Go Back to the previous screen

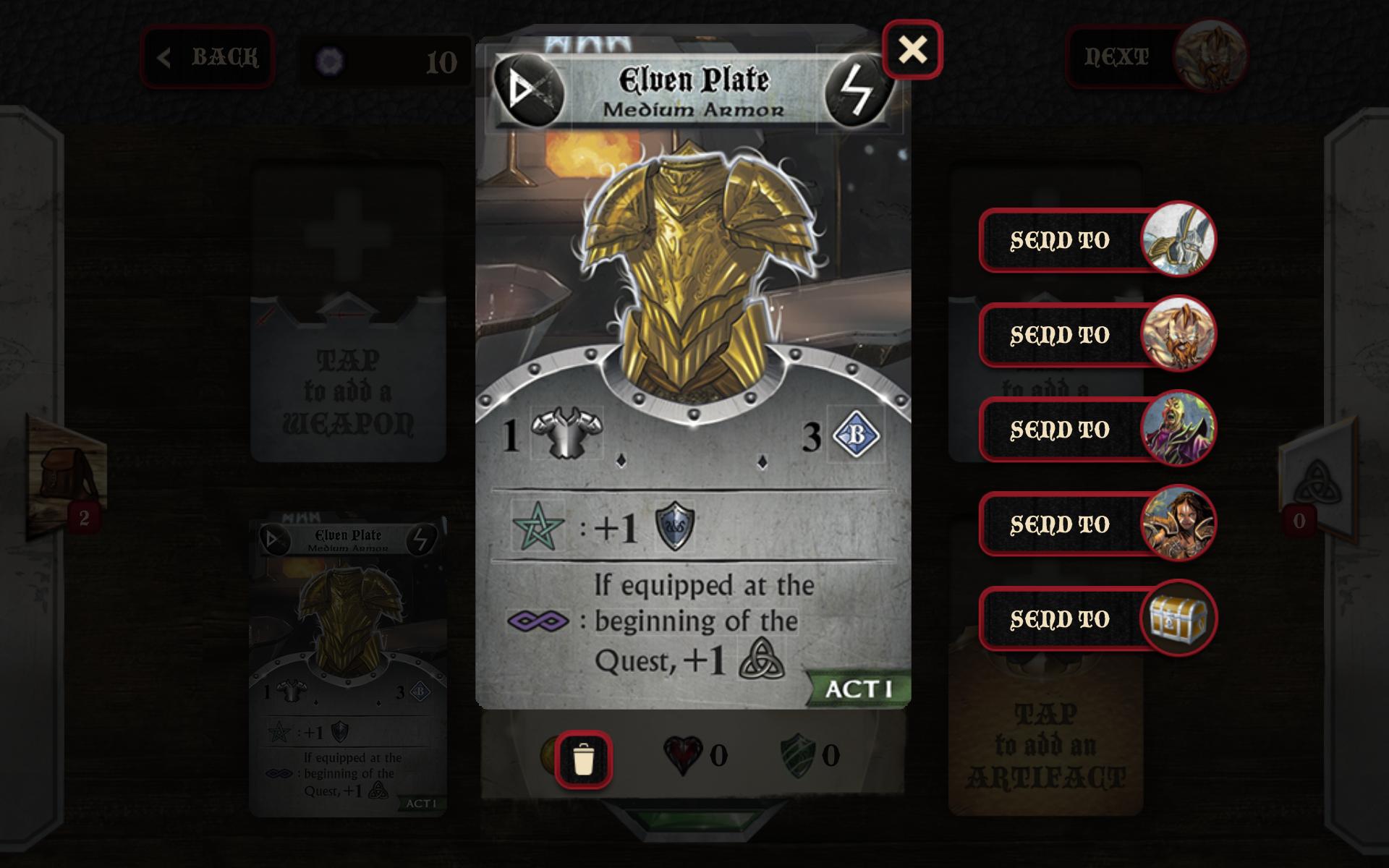click(208, 58)
